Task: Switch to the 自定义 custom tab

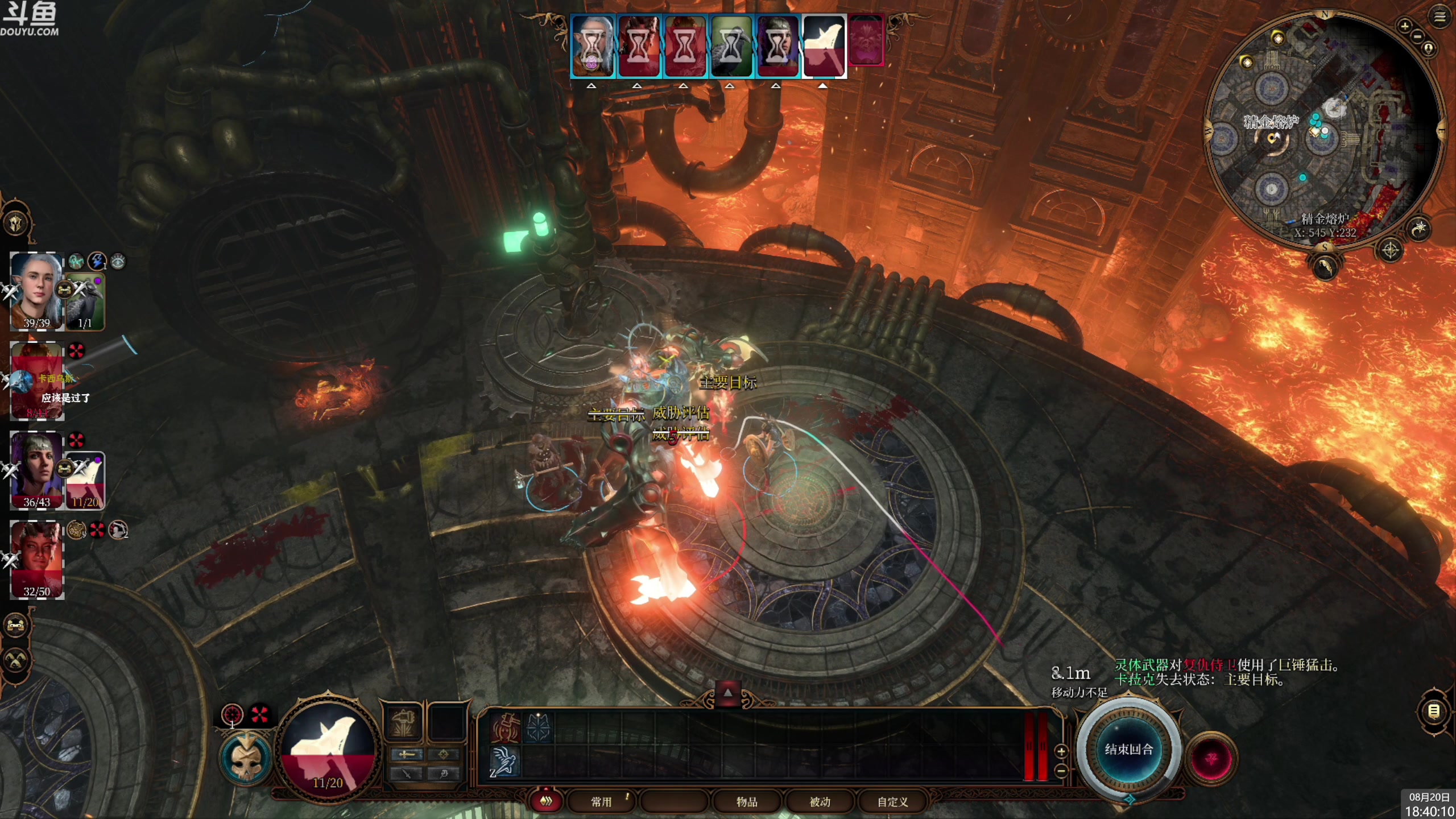Action: [x=892, y=802]
